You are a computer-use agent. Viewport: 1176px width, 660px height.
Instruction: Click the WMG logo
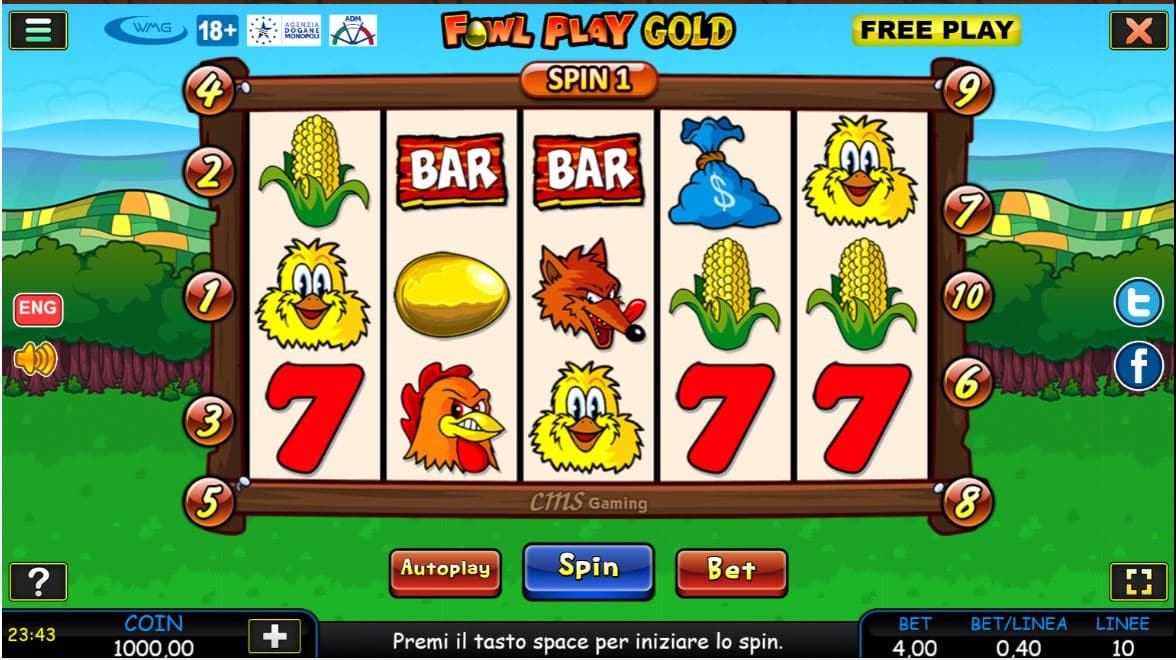pyautogui.click(x=146, y=30)
